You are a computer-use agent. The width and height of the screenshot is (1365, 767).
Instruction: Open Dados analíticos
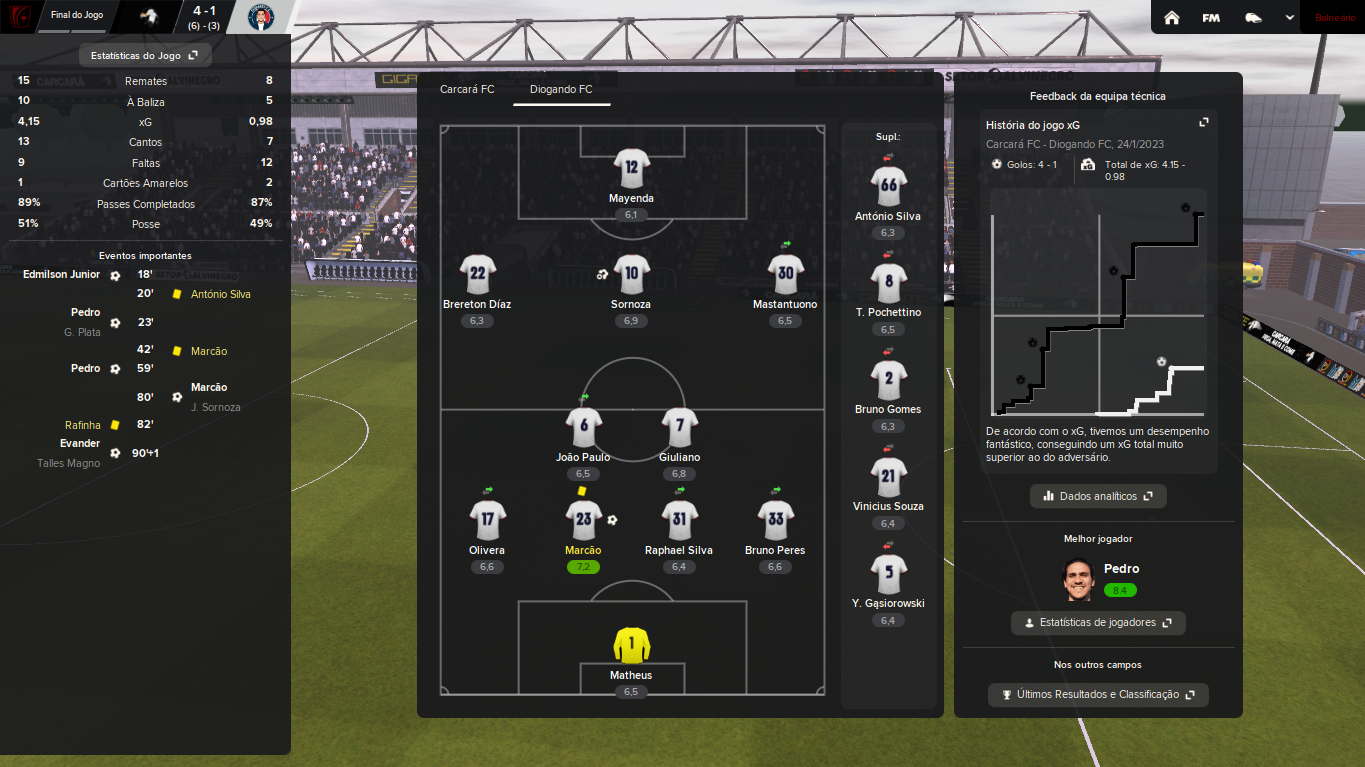pyautogui.click(x=1098, y=496)
